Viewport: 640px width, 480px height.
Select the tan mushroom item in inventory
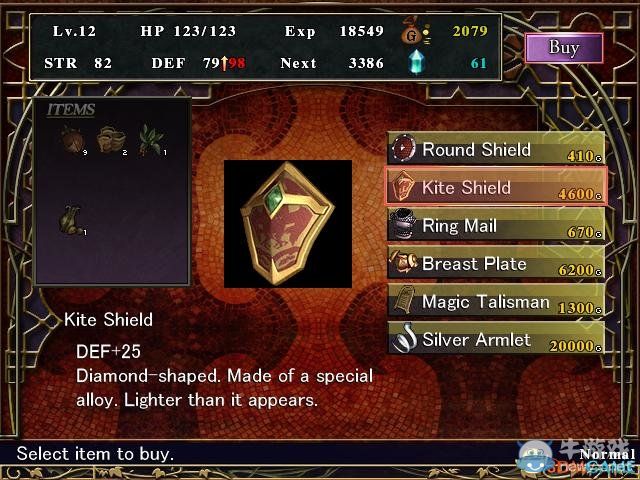point(110,138)
